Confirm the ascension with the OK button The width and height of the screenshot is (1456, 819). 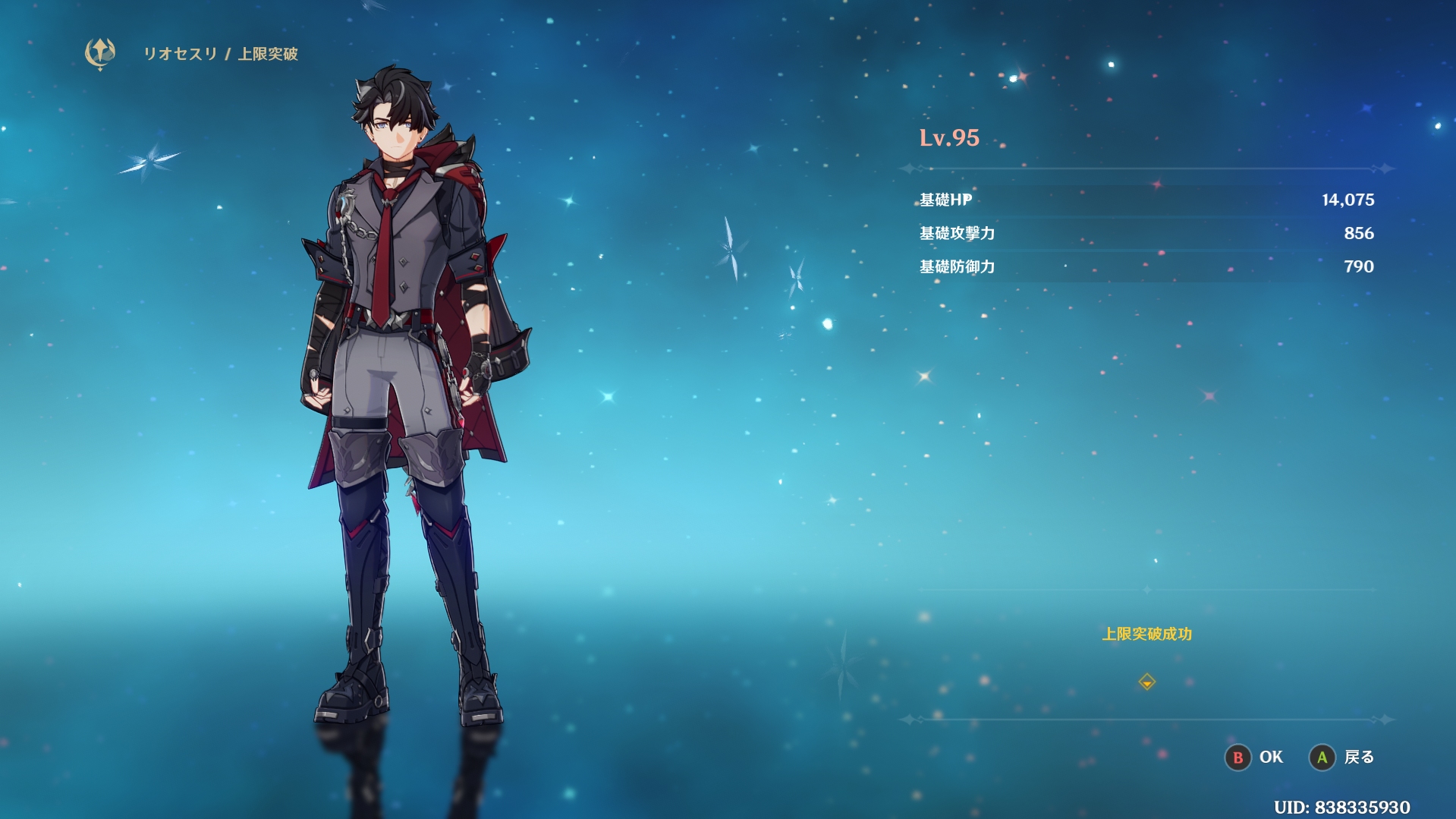(1255, 757)
